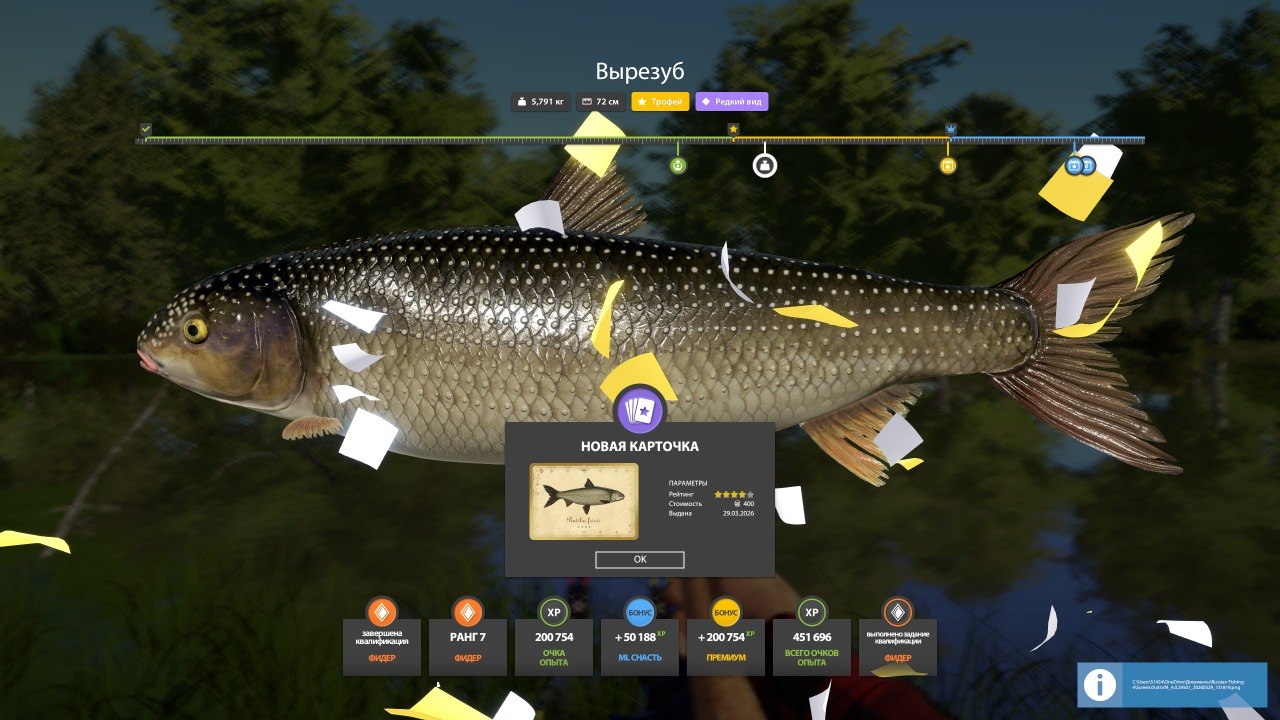Click the purple Редкий вид badge

[732, 102]
